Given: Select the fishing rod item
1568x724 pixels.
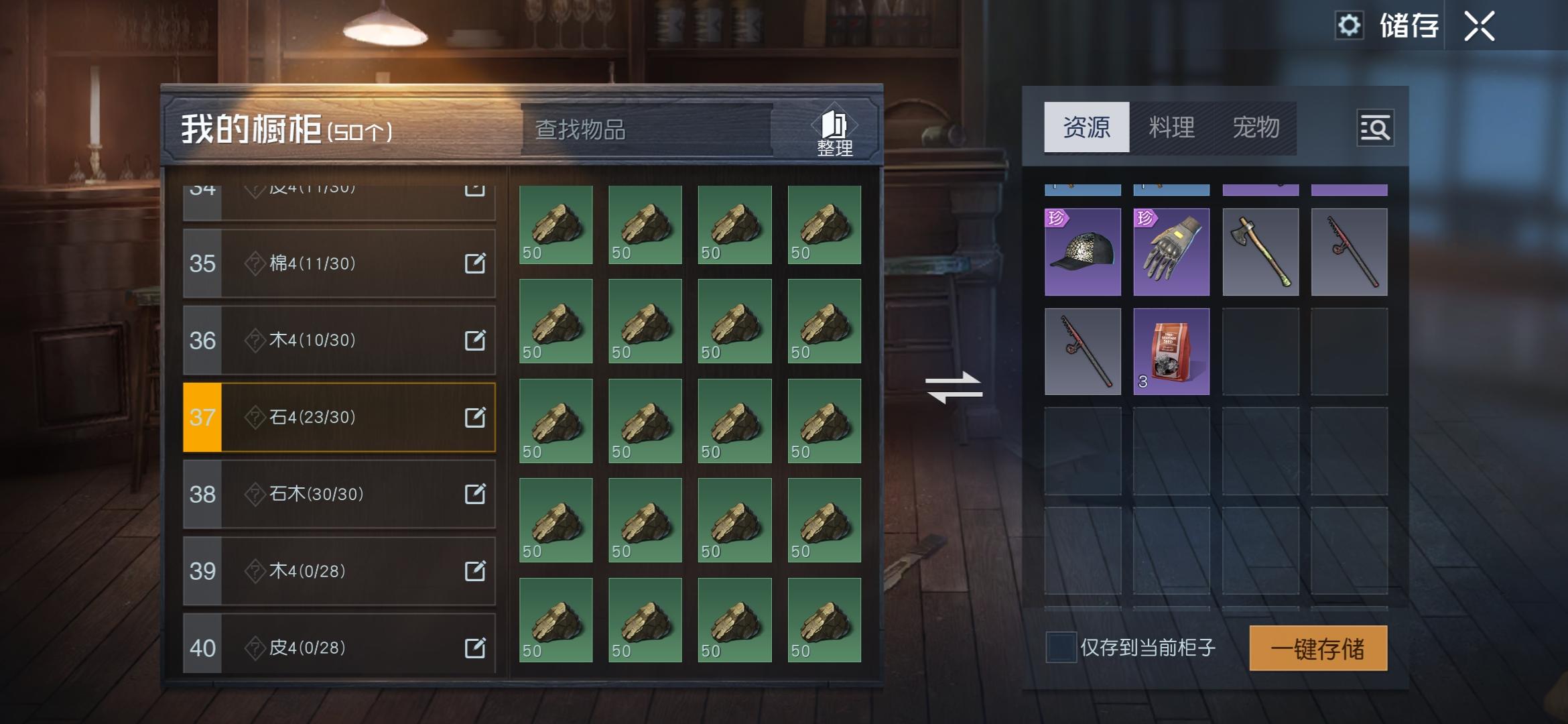Looking at the screenshot, I should (x=1348, y=251).
